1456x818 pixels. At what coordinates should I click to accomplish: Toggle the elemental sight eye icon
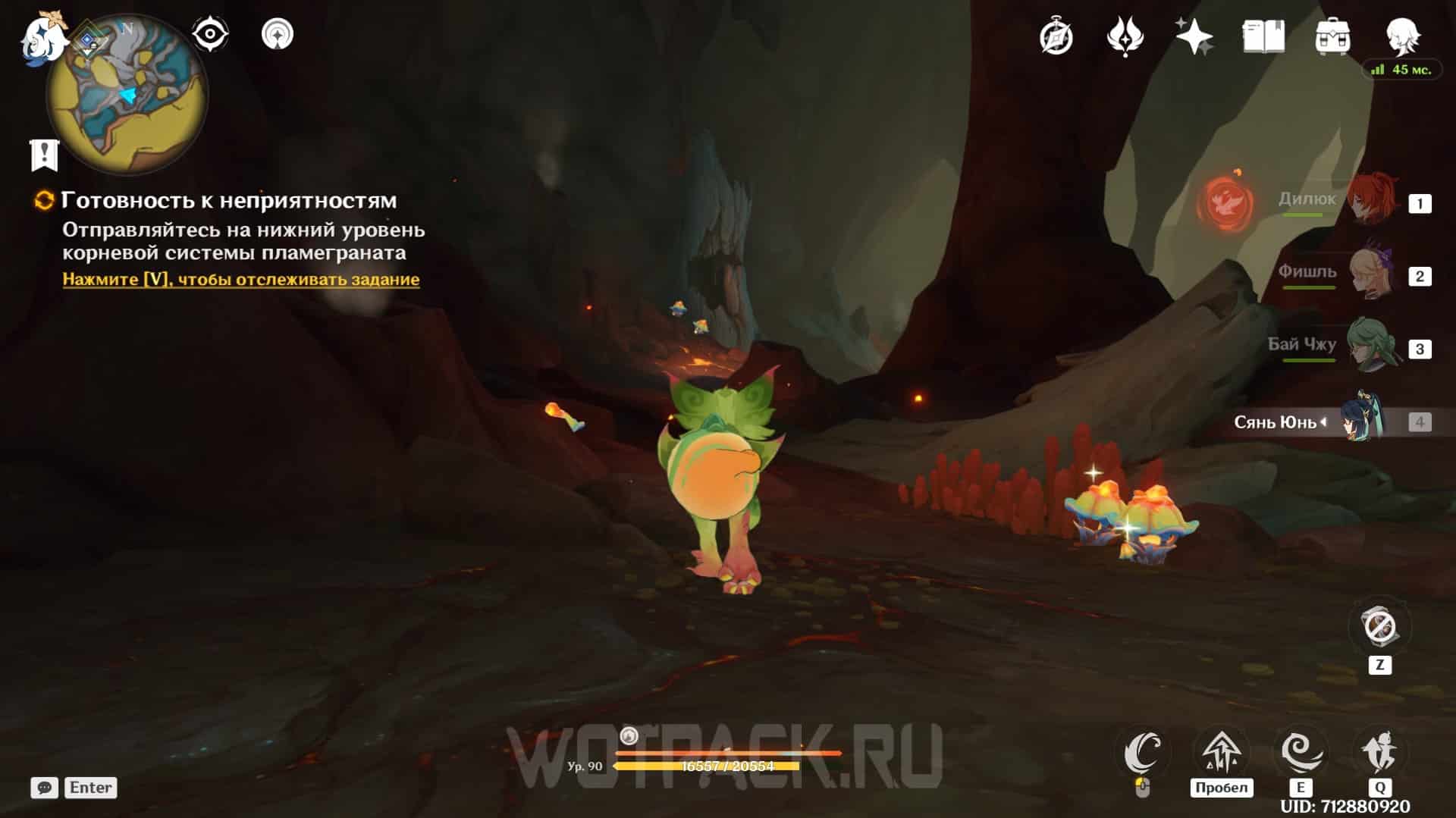[x=210, y=34]
